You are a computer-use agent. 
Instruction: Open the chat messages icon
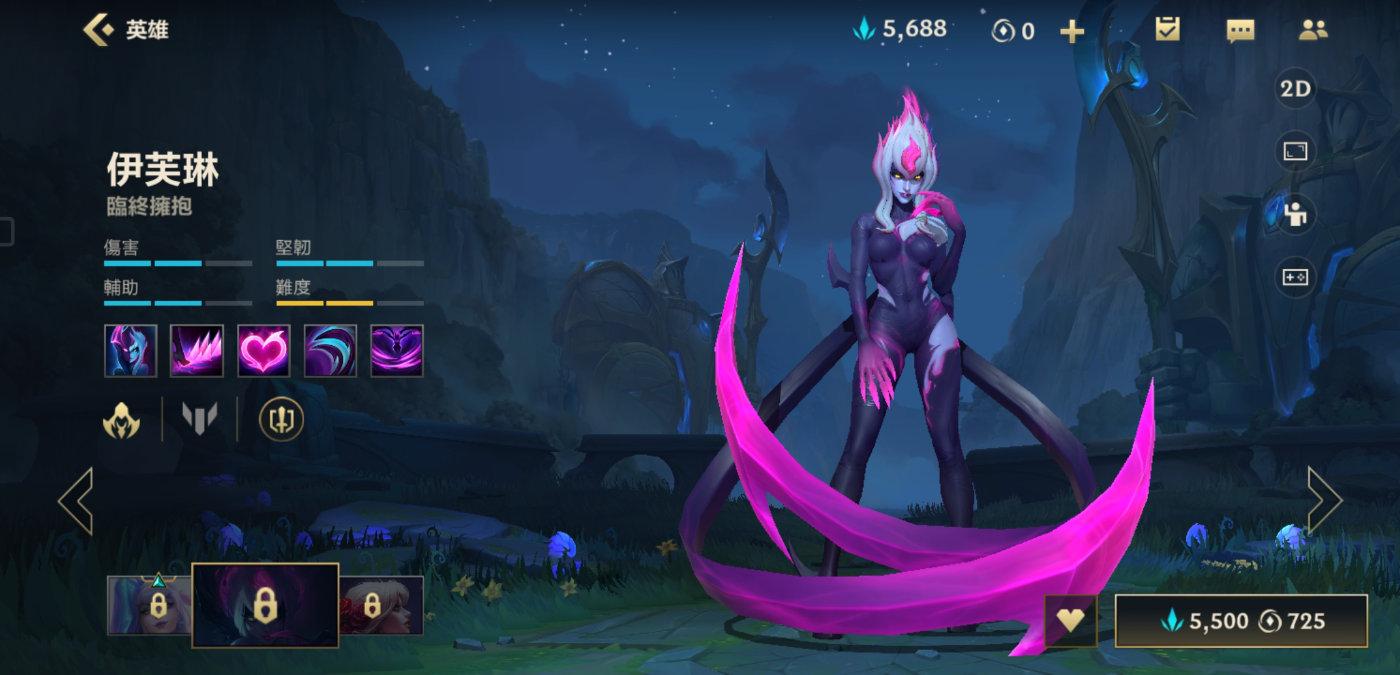(1240, 31)
